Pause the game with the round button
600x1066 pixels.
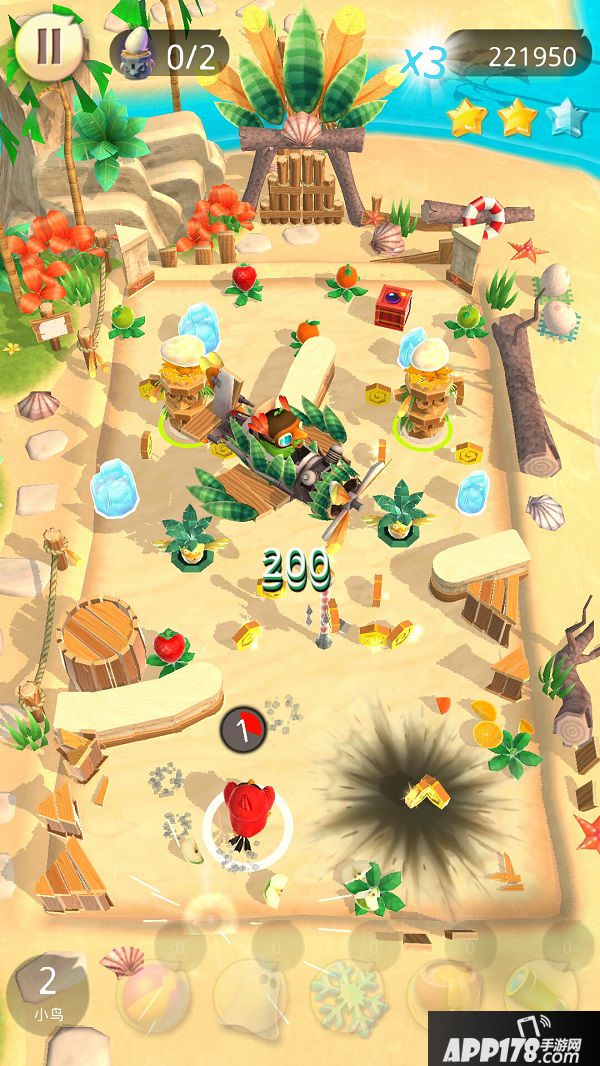point(49,47)
